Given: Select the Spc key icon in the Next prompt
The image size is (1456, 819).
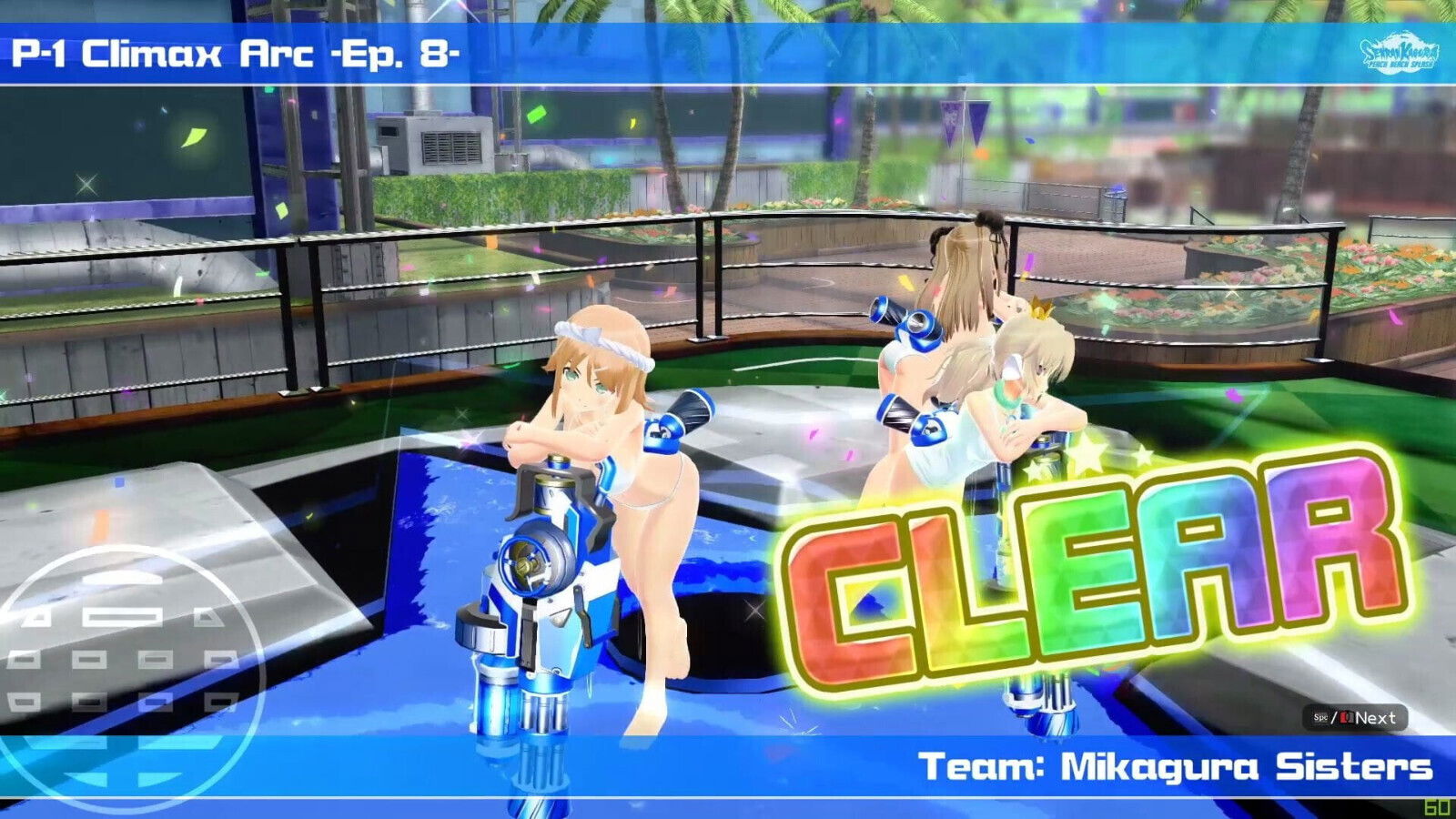Looking at the screenshot, I should point(1321,718).
